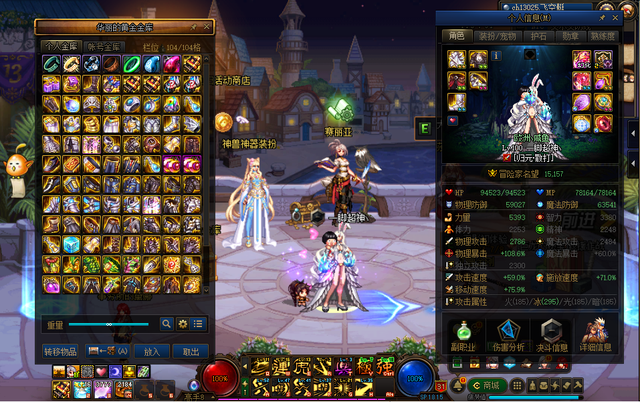Open the vault search magnifier
Viewport: 640px width, 402px height.
(166, 324)
